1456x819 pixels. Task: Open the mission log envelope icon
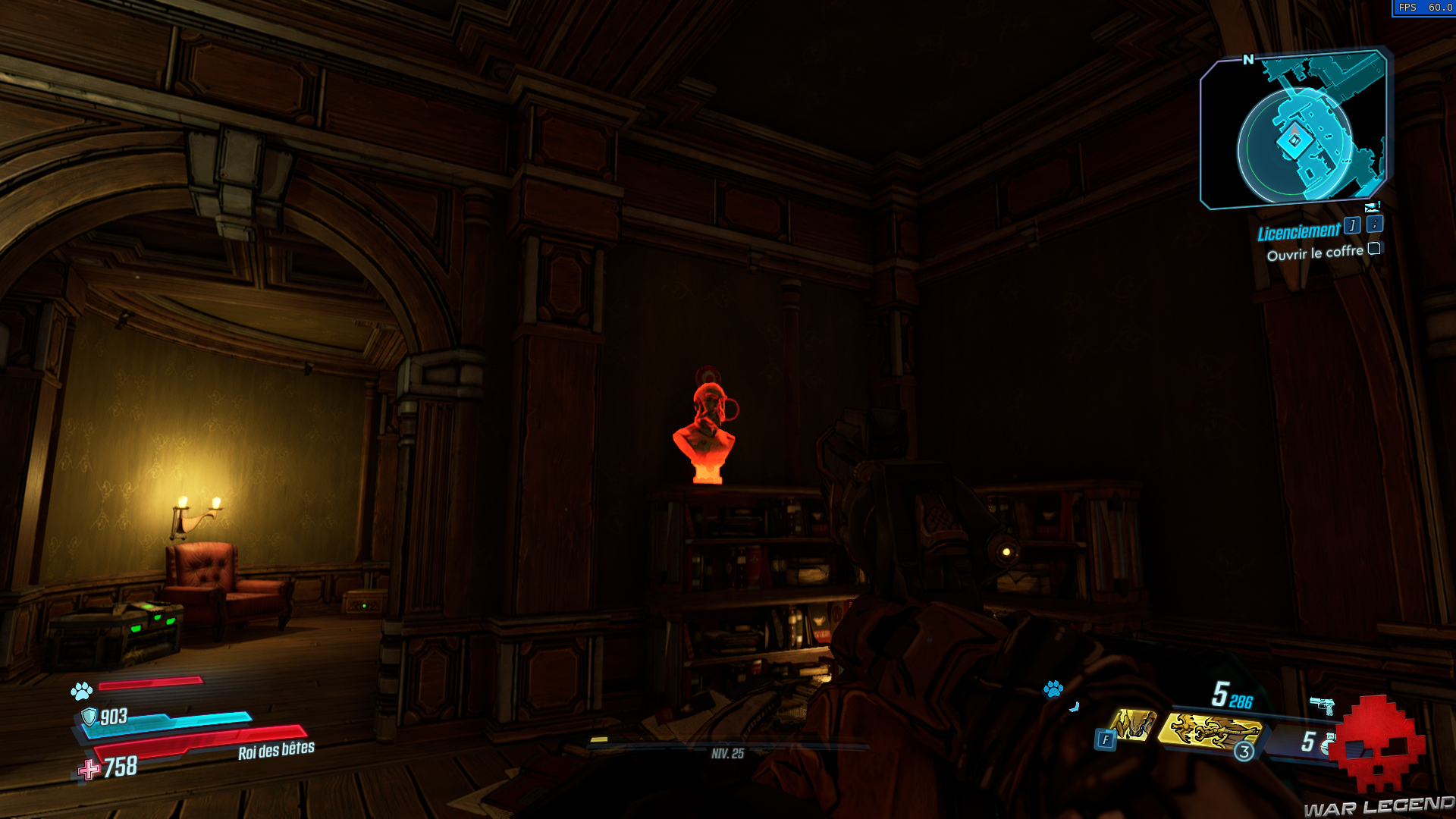pos(1371,206)
